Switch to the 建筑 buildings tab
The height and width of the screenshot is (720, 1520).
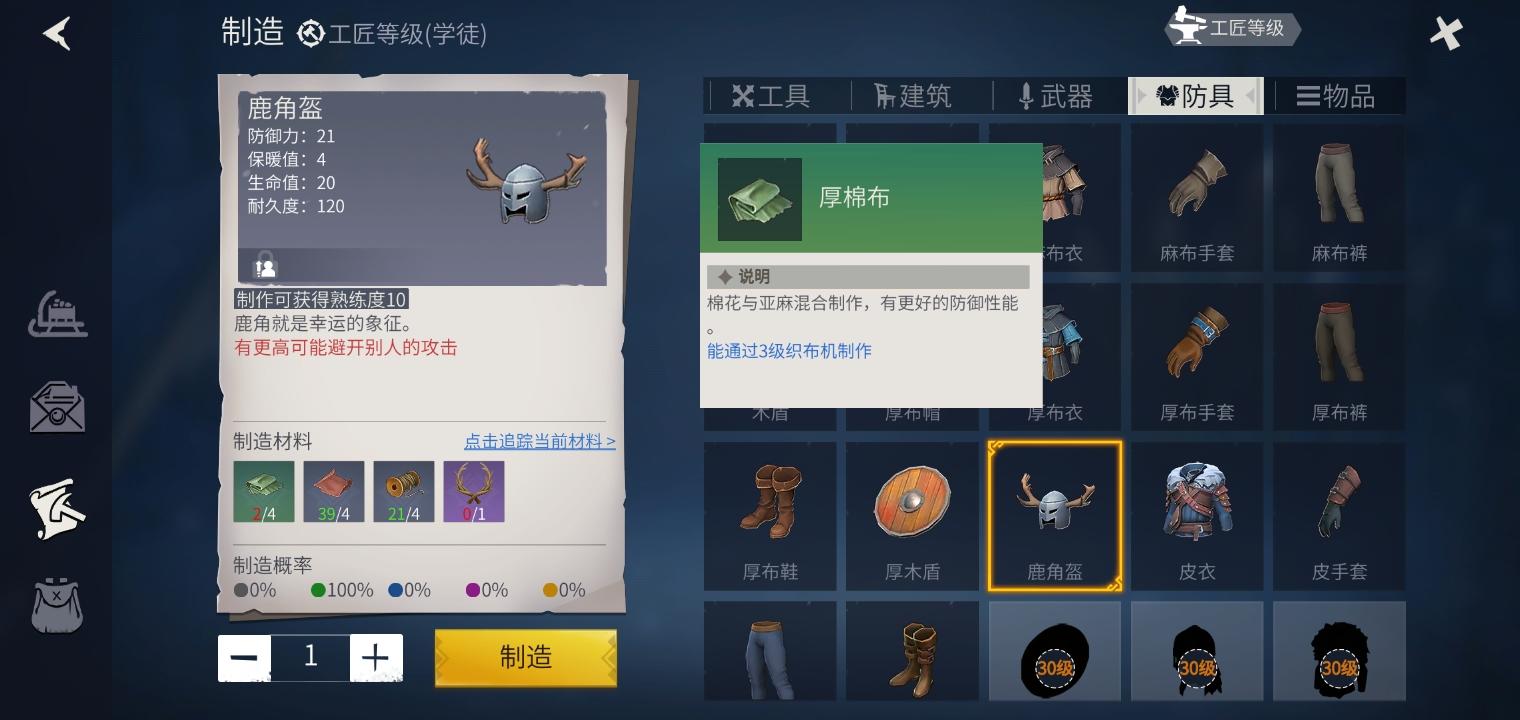coord(912,95)
